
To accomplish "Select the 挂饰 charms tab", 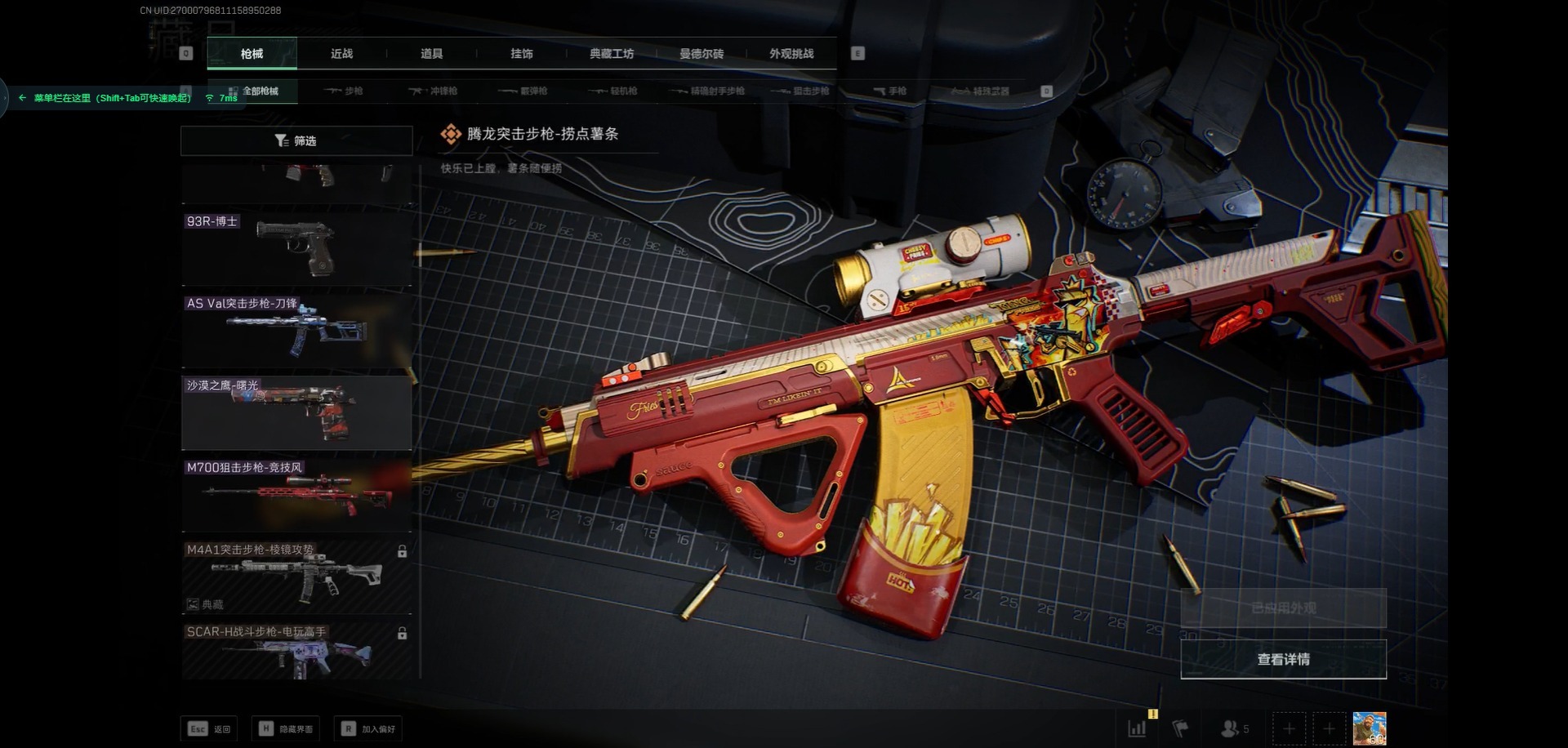I will click(x=521, y=54).
